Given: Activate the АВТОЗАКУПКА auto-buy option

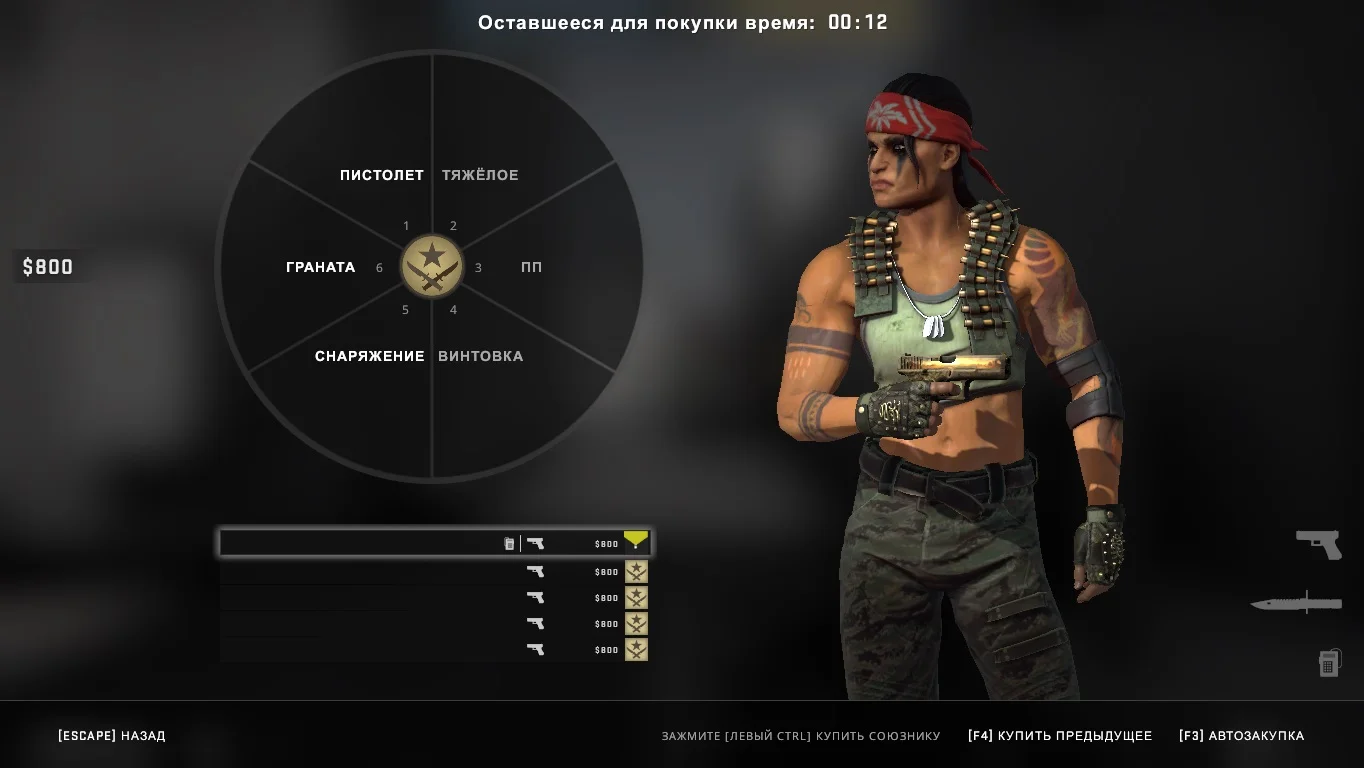Looking at the screenshot, I should click(1241, 736).
